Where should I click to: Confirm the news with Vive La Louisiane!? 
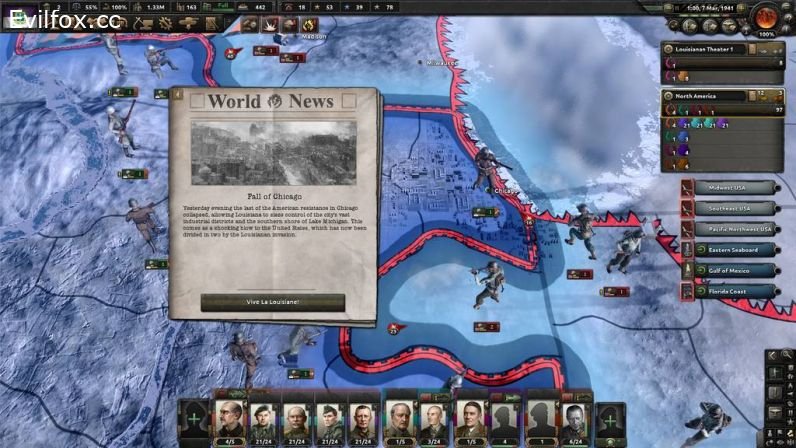coord(273,301)
